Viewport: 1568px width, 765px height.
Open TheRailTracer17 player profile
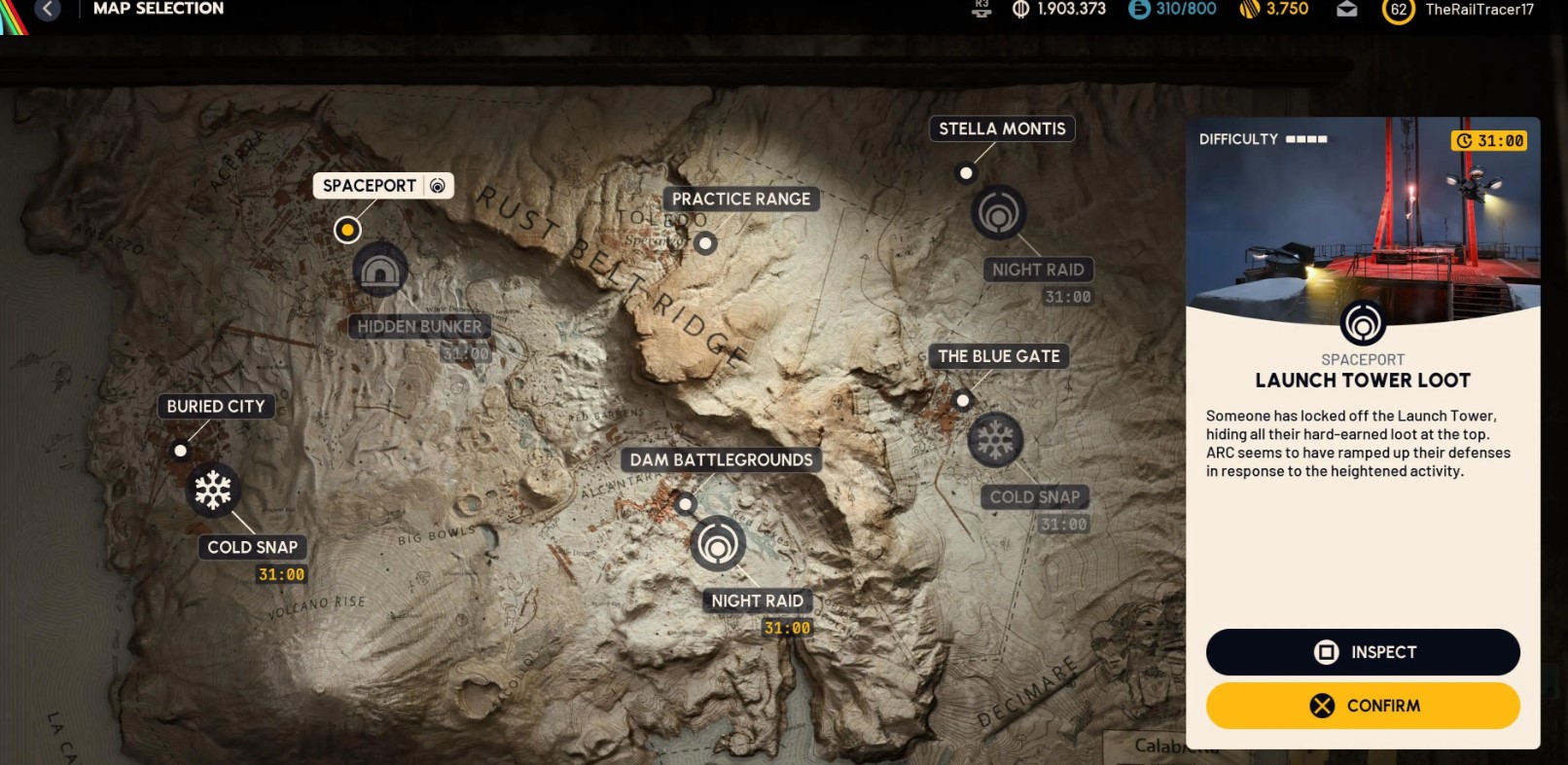(x=1479, y=10)
